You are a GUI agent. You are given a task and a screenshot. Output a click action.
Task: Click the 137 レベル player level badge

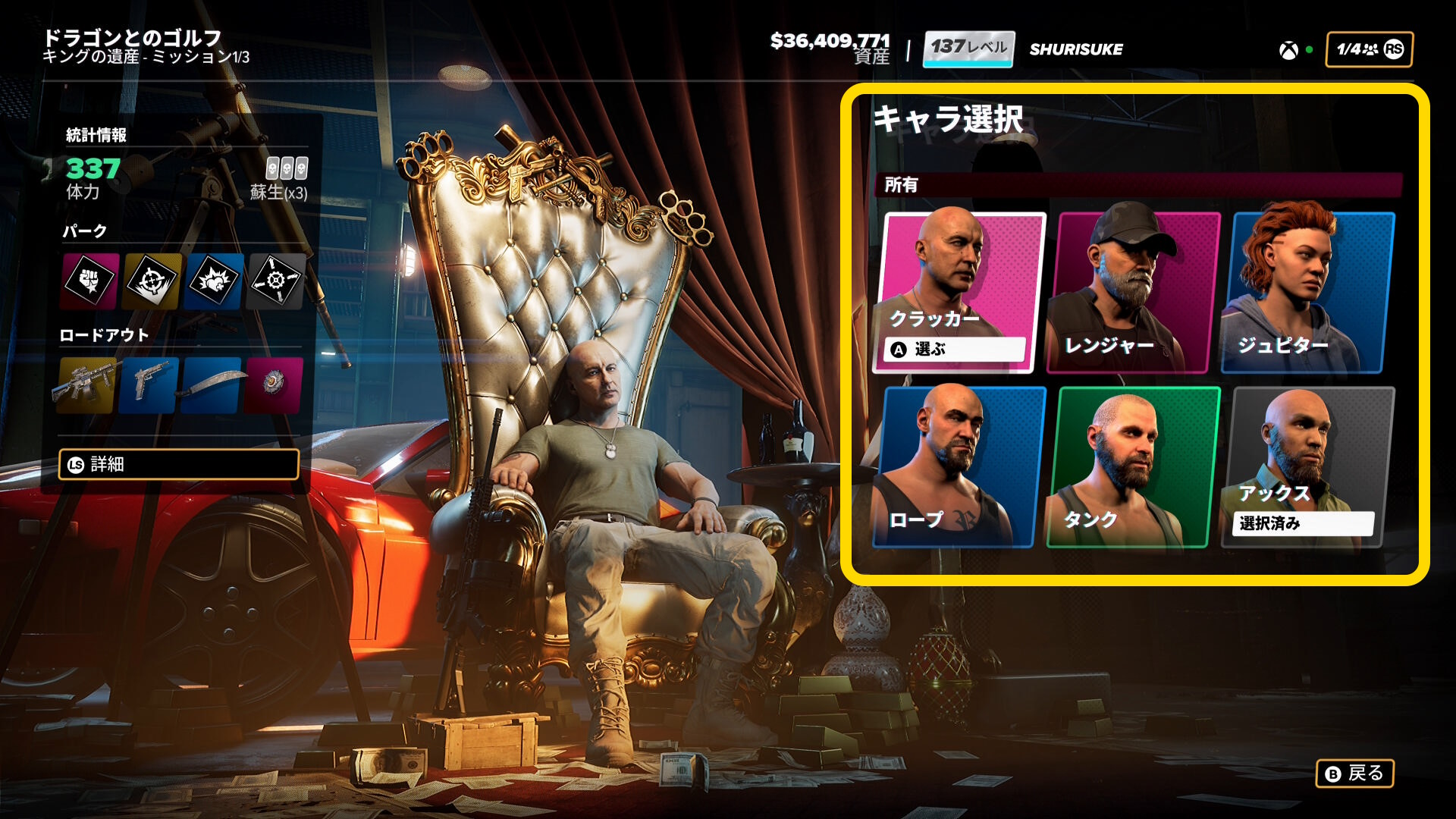click(x=968, y=49)
